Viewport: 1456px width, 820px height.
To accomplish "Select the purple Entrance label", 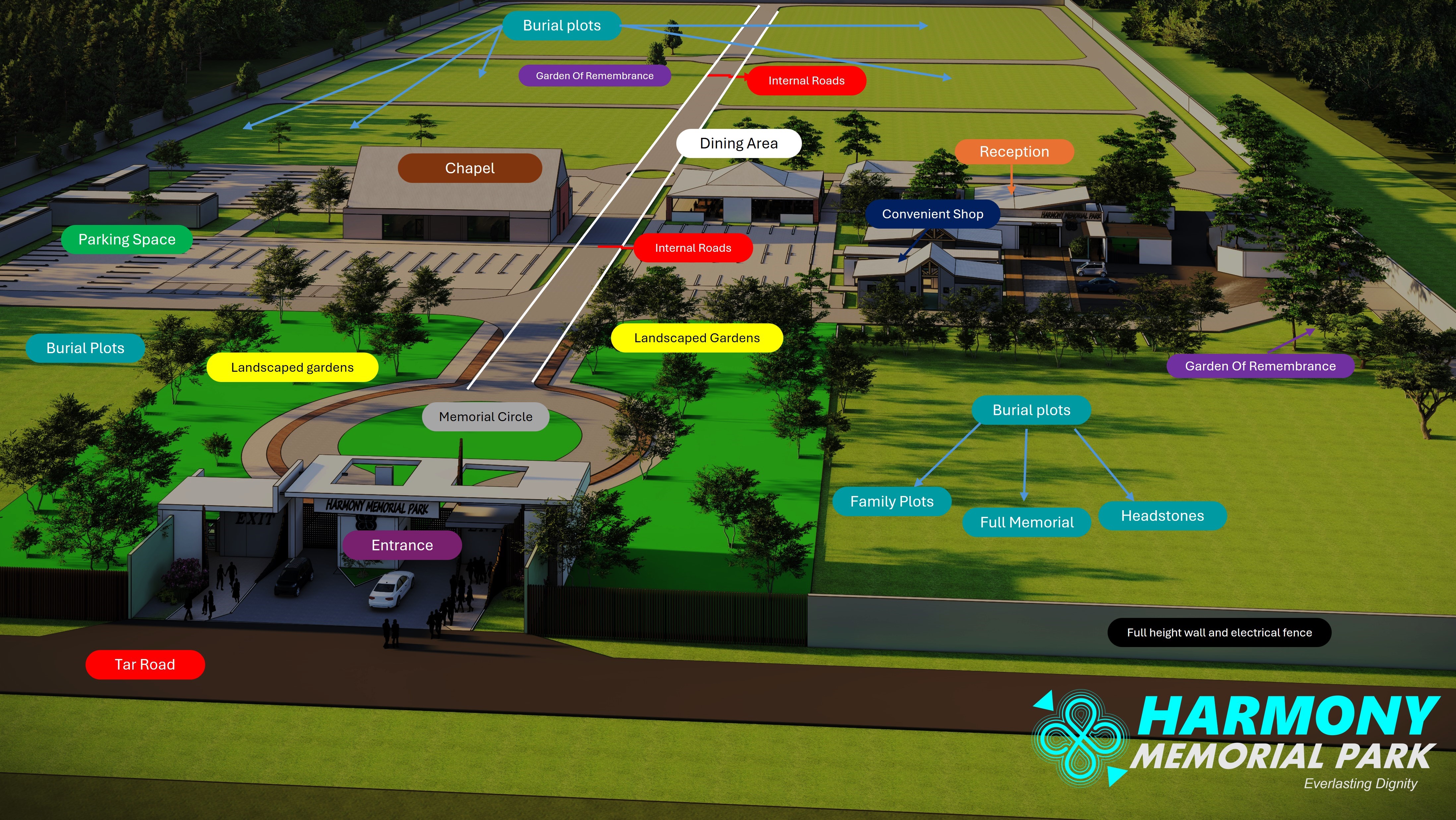I will coord(402,545).
